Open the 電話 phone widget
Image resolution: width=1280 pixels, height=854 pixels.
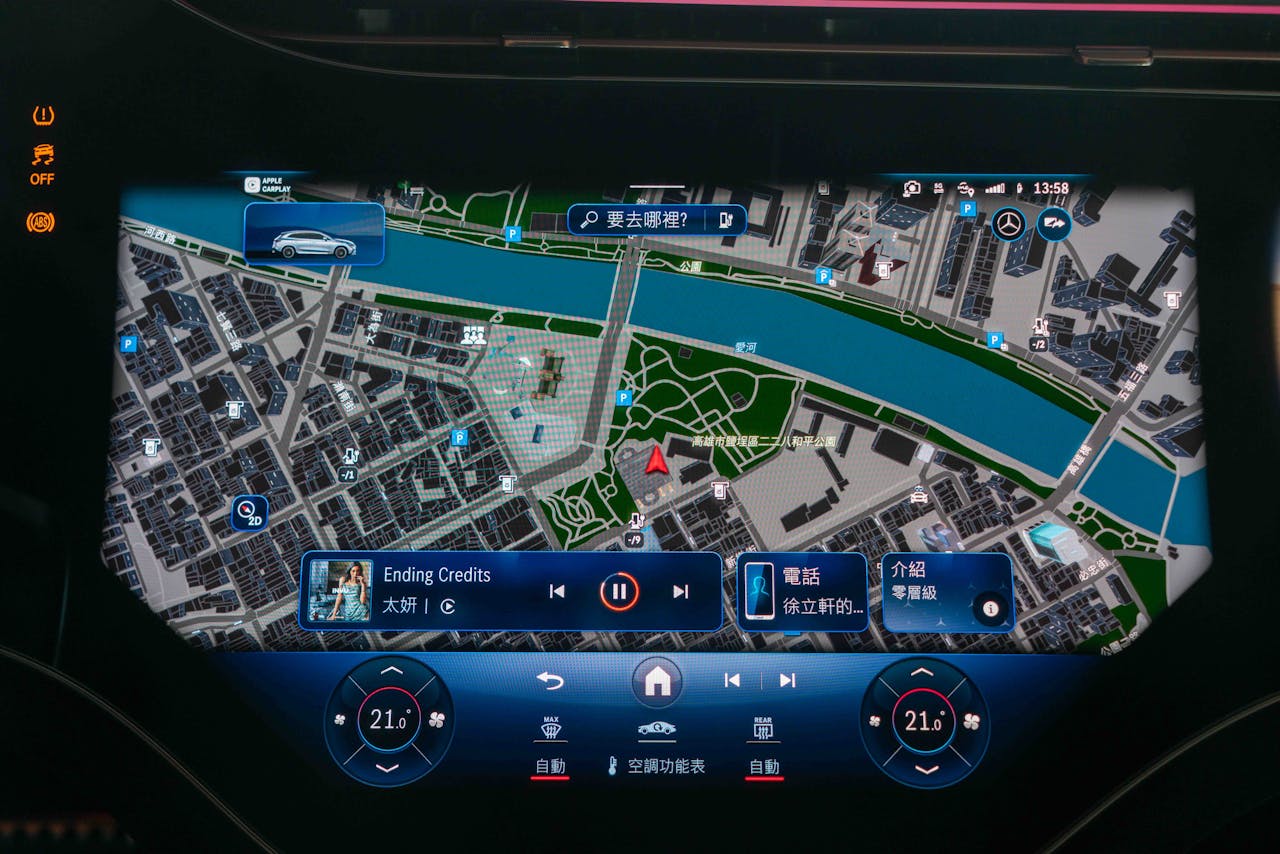802,591
